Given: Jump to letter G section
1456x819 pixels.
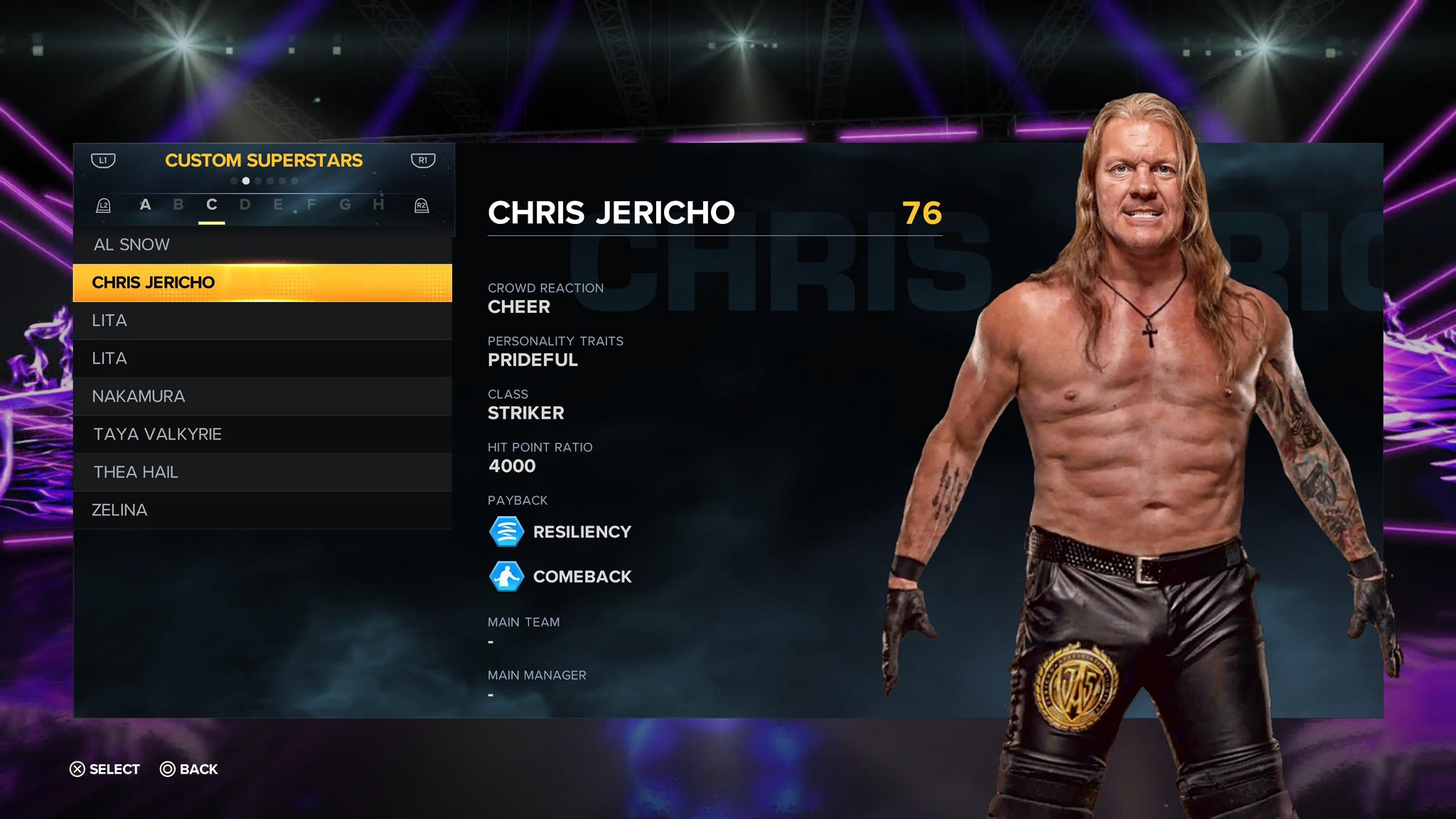Looking at the screenshot, I should tap(343, 205).
